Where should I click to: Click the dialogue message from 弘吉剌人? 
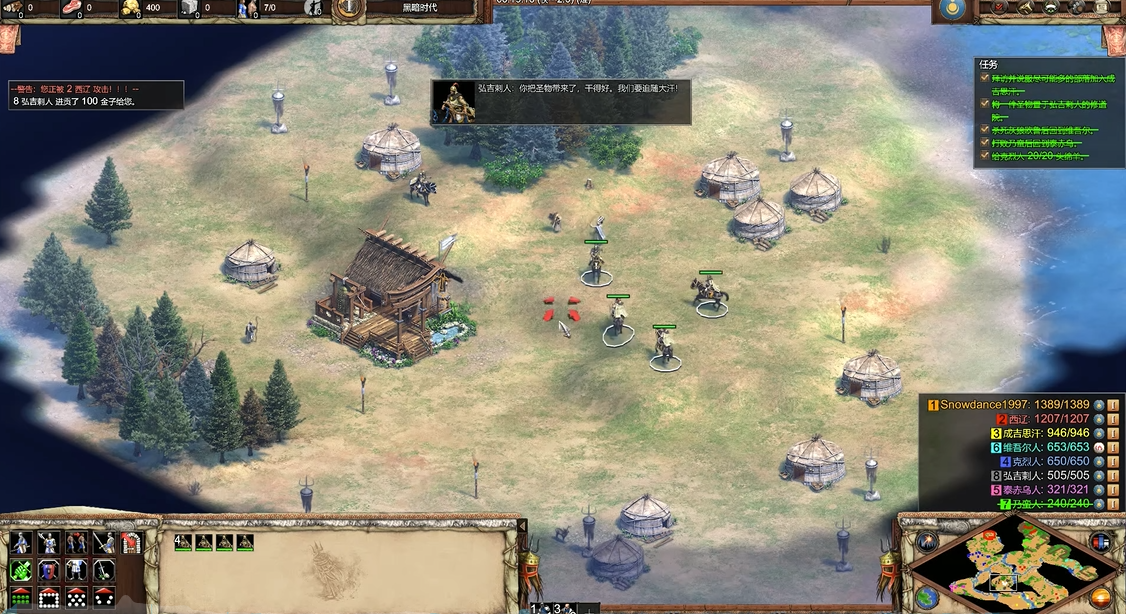[561, 102]
